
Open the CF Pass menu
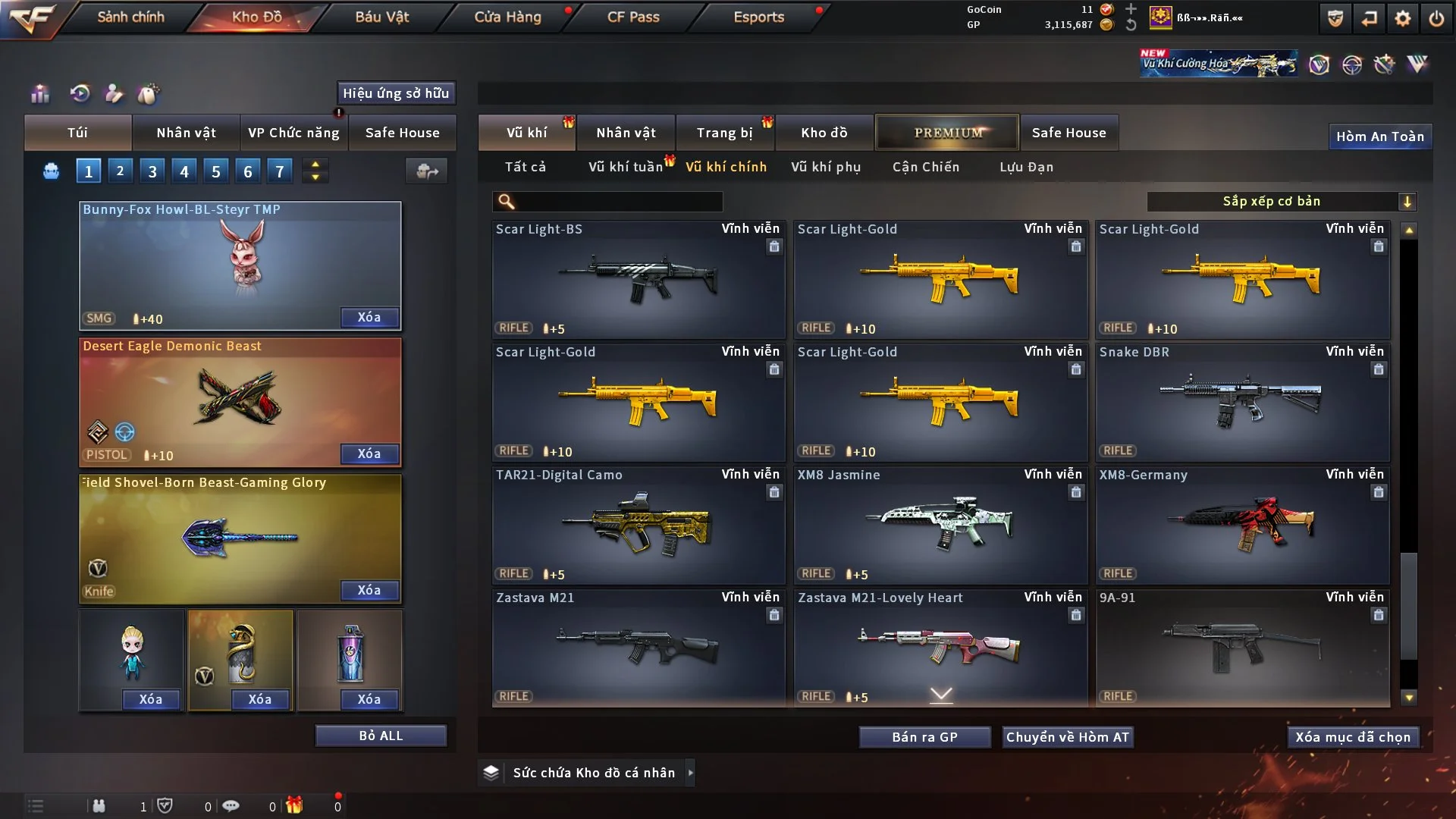[633, 17]
